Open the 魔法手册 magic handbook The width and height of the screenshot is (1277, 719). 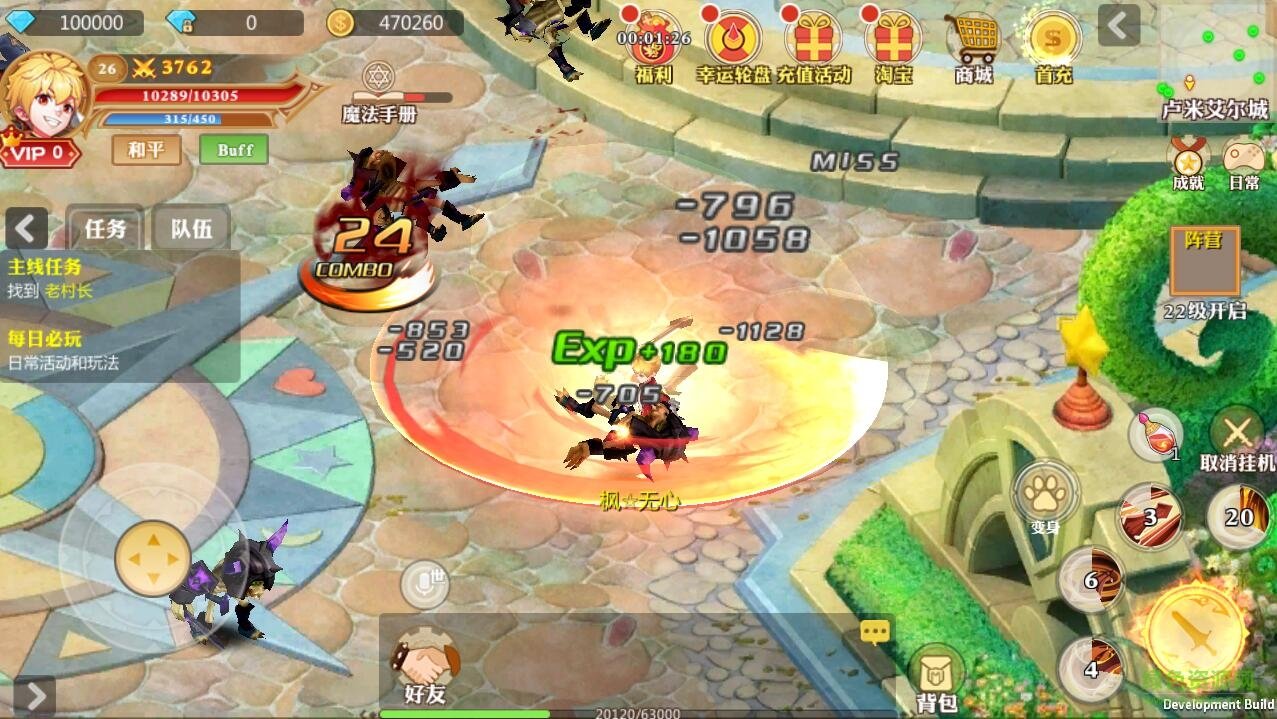[379, 93]
